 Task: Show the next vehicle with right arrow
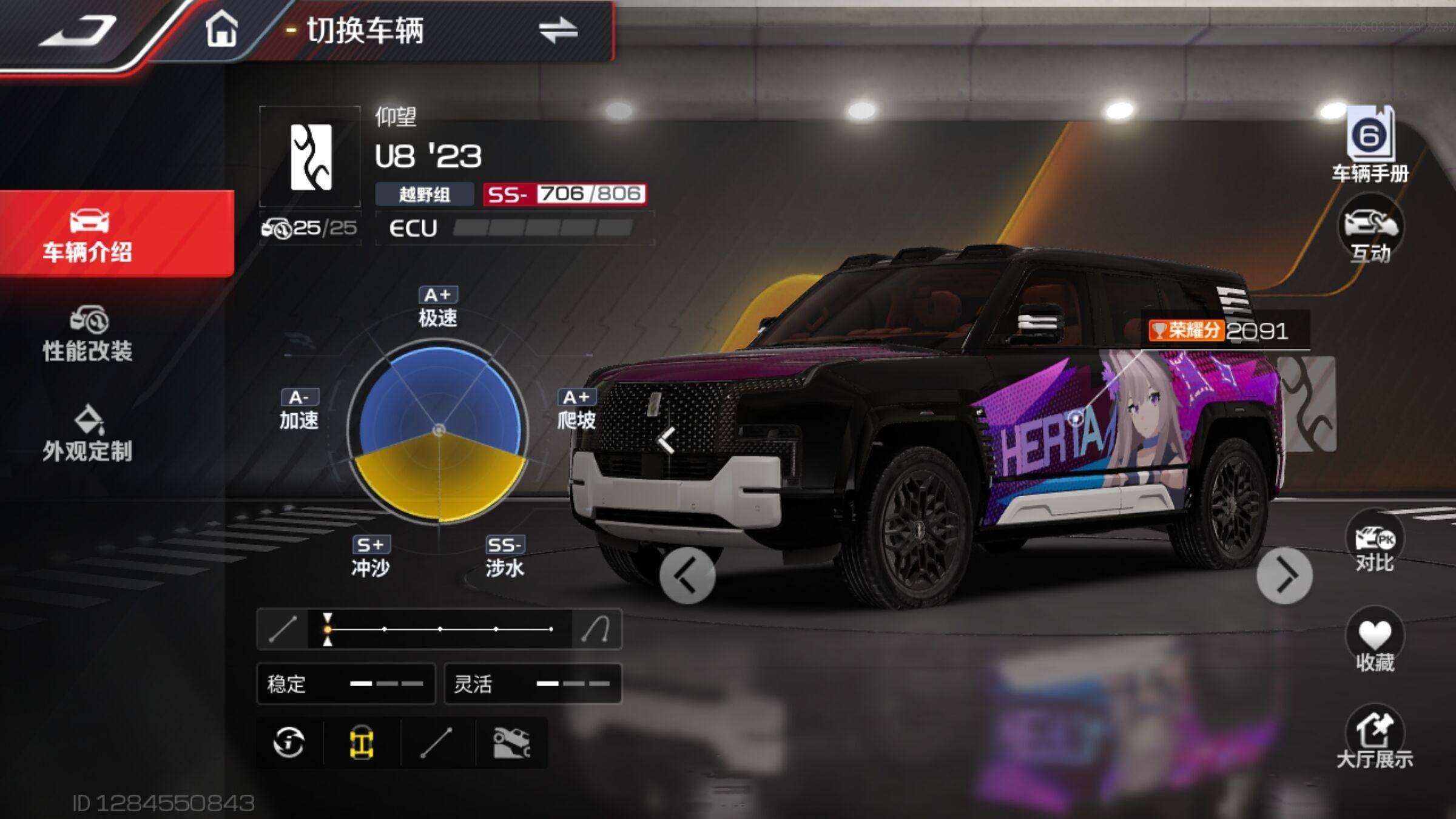tap(1284, 576)
